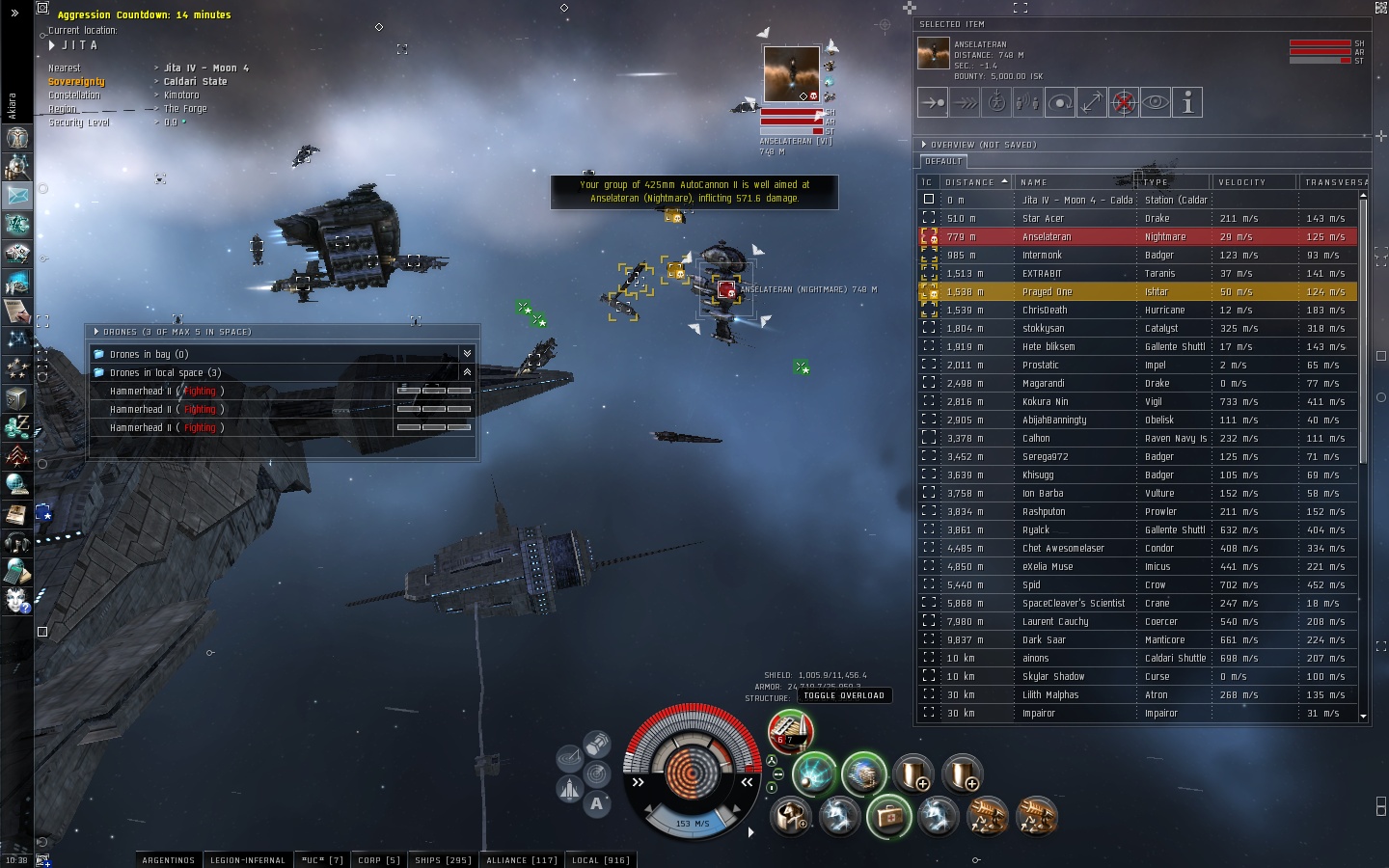Look at the target using the eye button
The image size is (1389, 868).
(x=1156, y=102)
